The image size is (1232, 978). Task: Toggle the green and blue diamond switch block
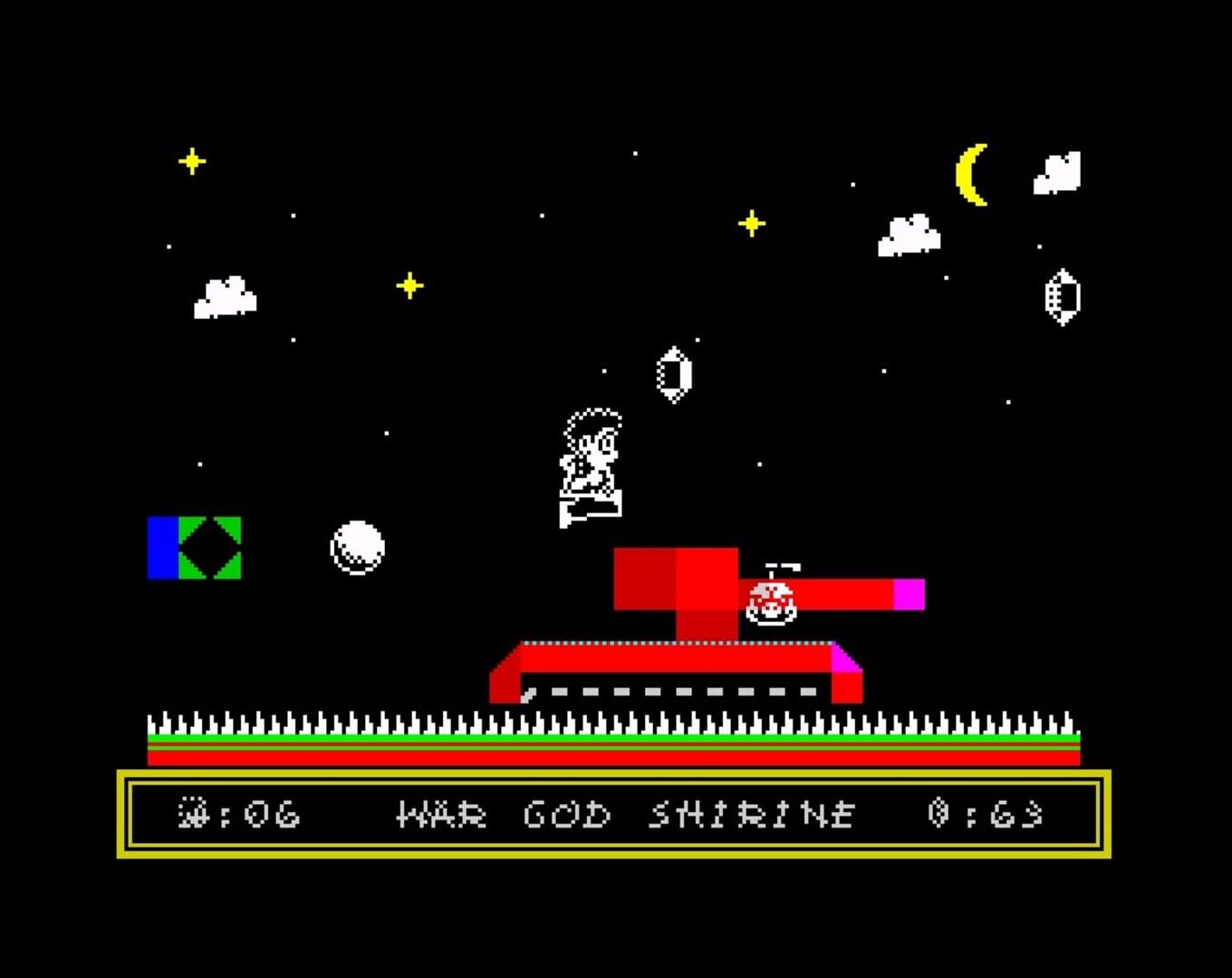point(193,545)
